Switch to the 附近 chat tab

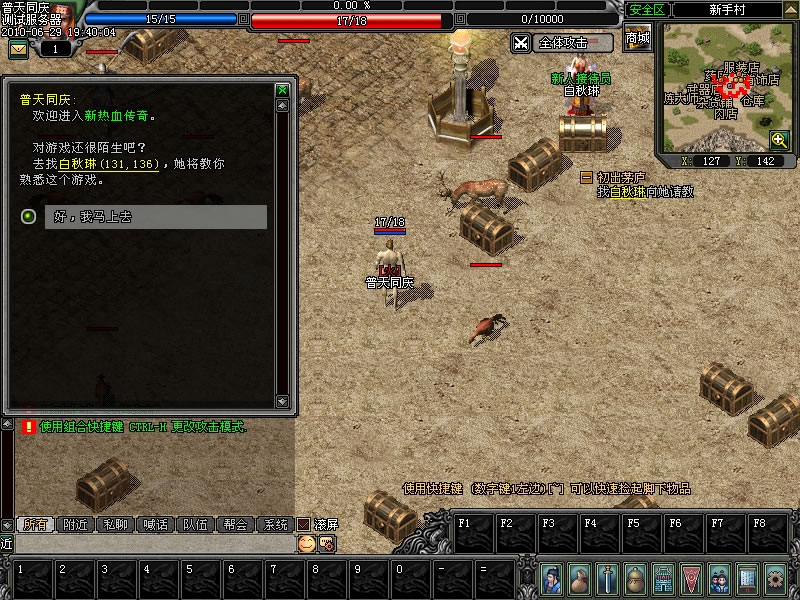click(76, 524)
